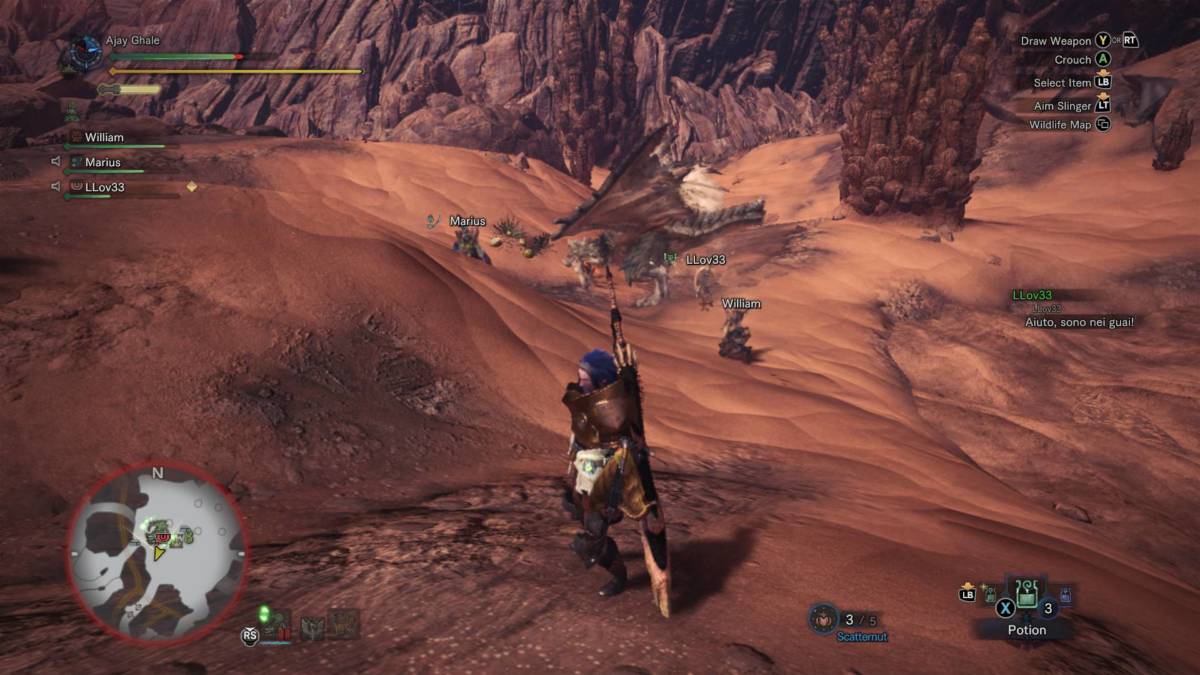Select Marius in the party list
This screenshot has width=1200, height=675.
click(102, 163)
